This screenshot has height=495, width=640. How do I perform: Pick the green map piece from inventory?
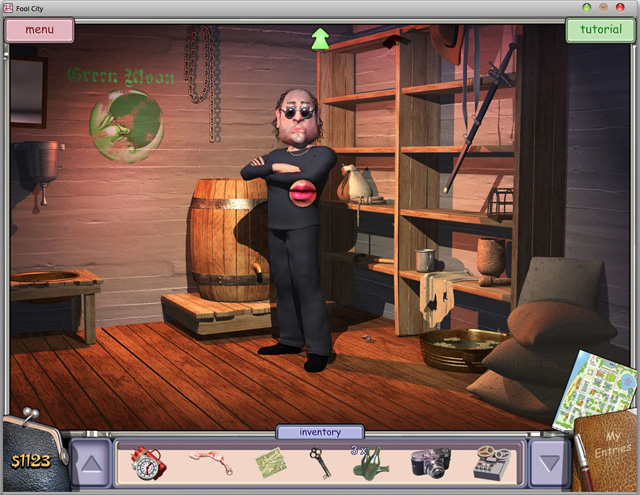coord(270,463)
